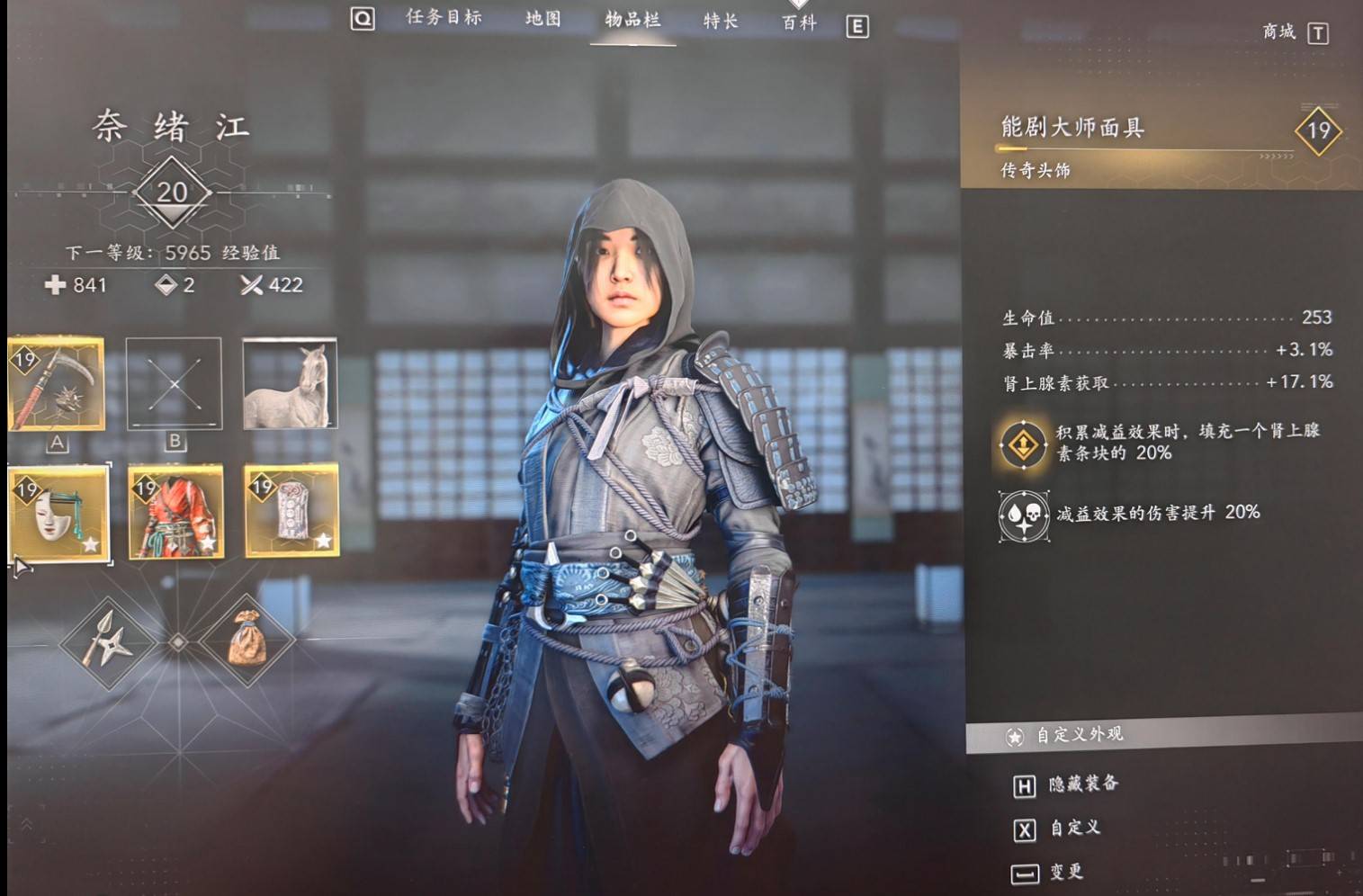The height and width of the screenshot is (896, 1363).
Task: Select the 物品栏 tab
Action: point(632,20)
